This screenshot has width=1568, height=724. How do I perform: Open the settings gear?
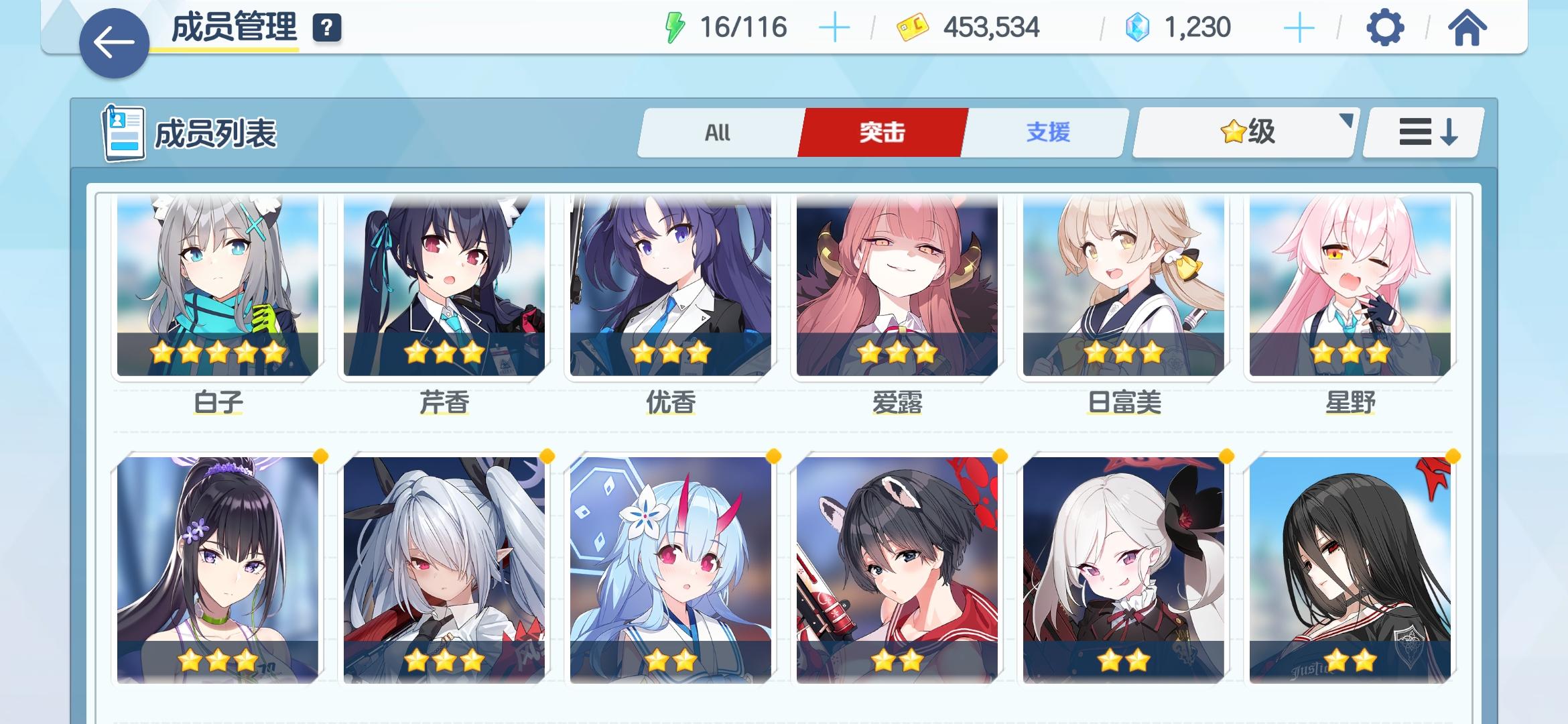tap(1385, 29)
